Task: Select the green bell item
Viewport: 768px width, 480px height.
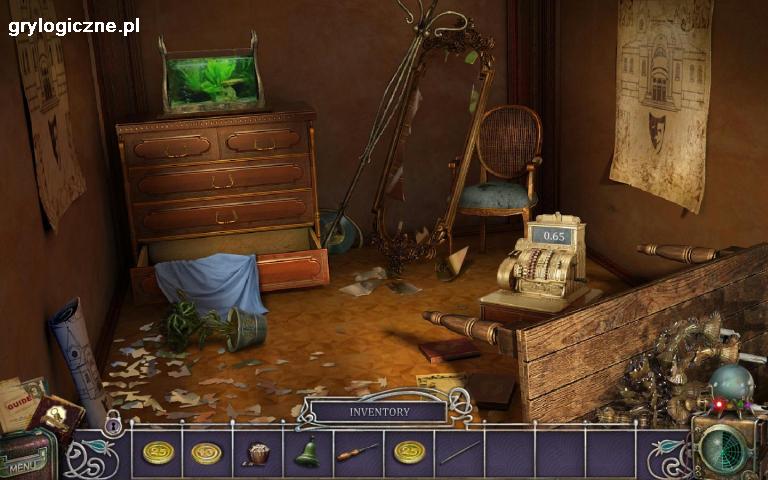Action: coord(307,453)
